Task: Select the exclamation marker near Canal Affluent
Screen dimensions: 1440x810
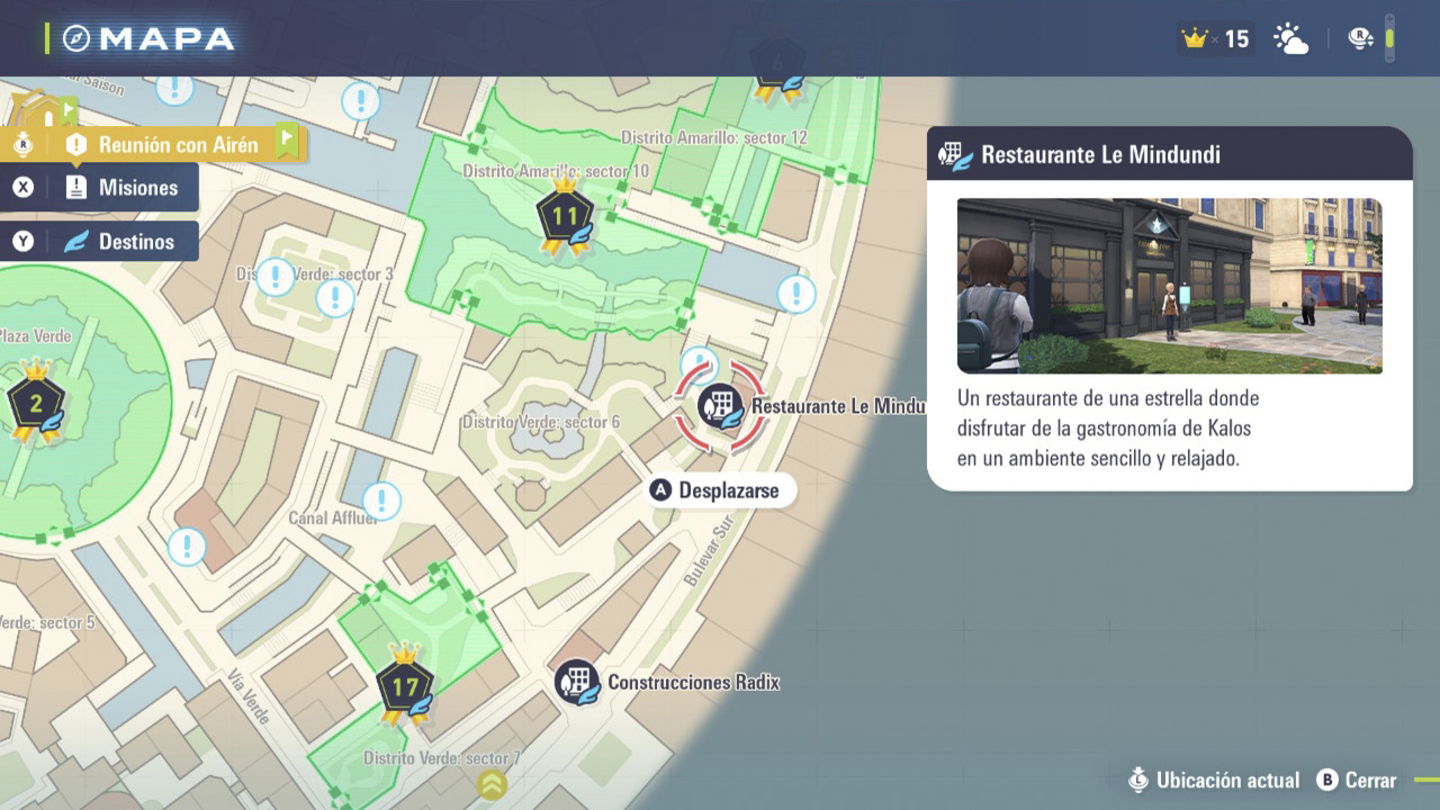Action: 381,501
